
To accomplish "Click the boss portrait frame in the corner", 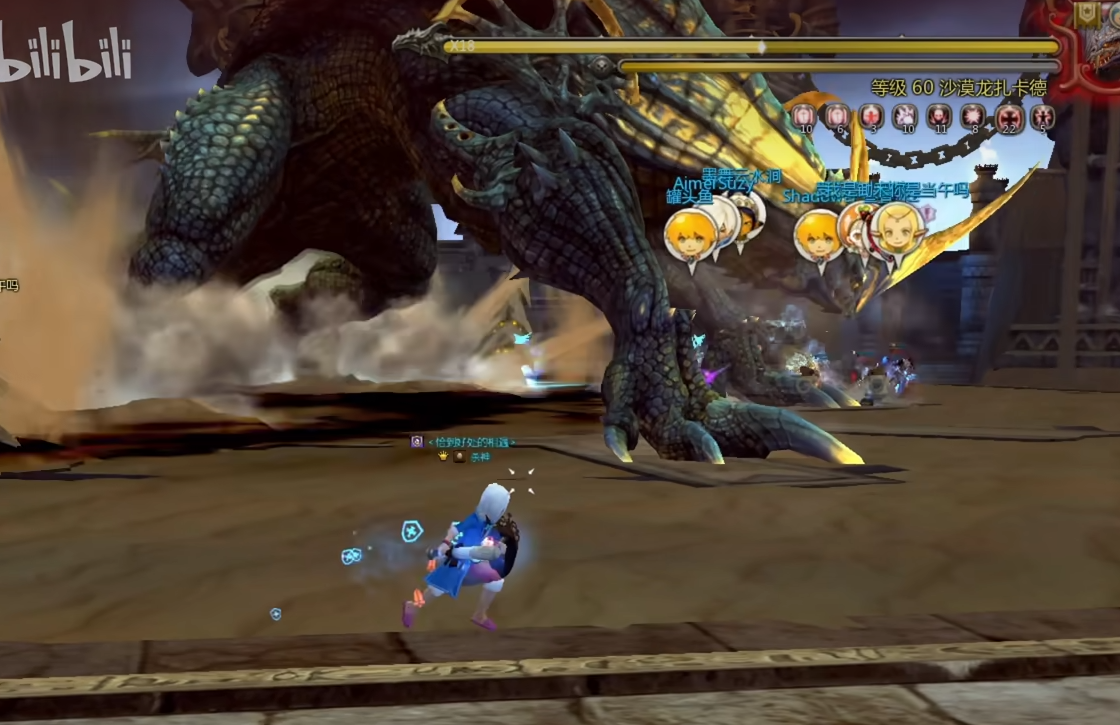I will point(1089,40).
